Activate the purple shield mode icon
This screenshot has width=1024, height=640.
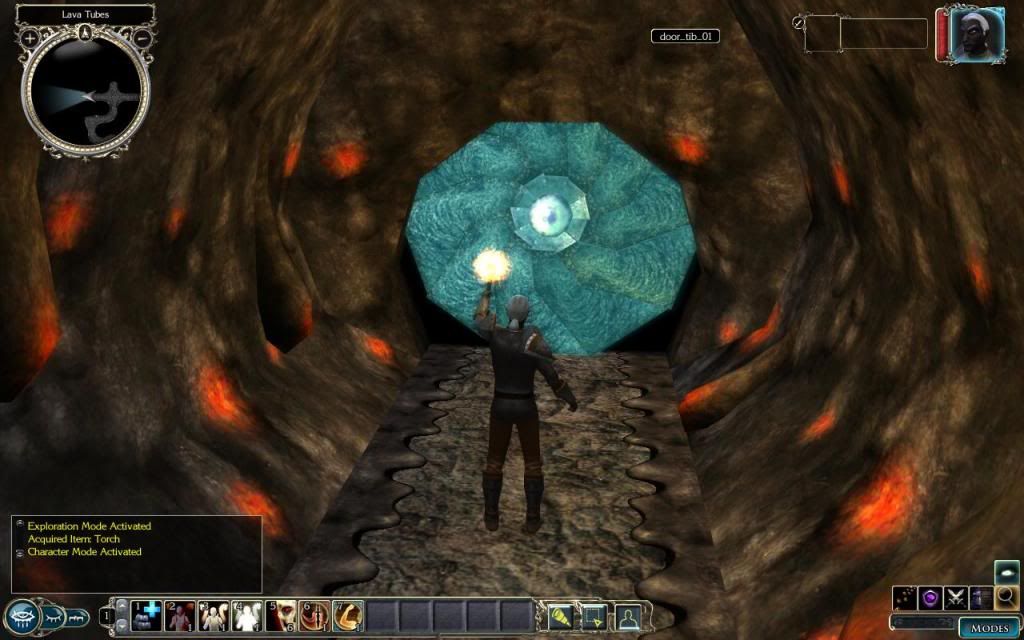pyautogui.click(x=930, y=599)
